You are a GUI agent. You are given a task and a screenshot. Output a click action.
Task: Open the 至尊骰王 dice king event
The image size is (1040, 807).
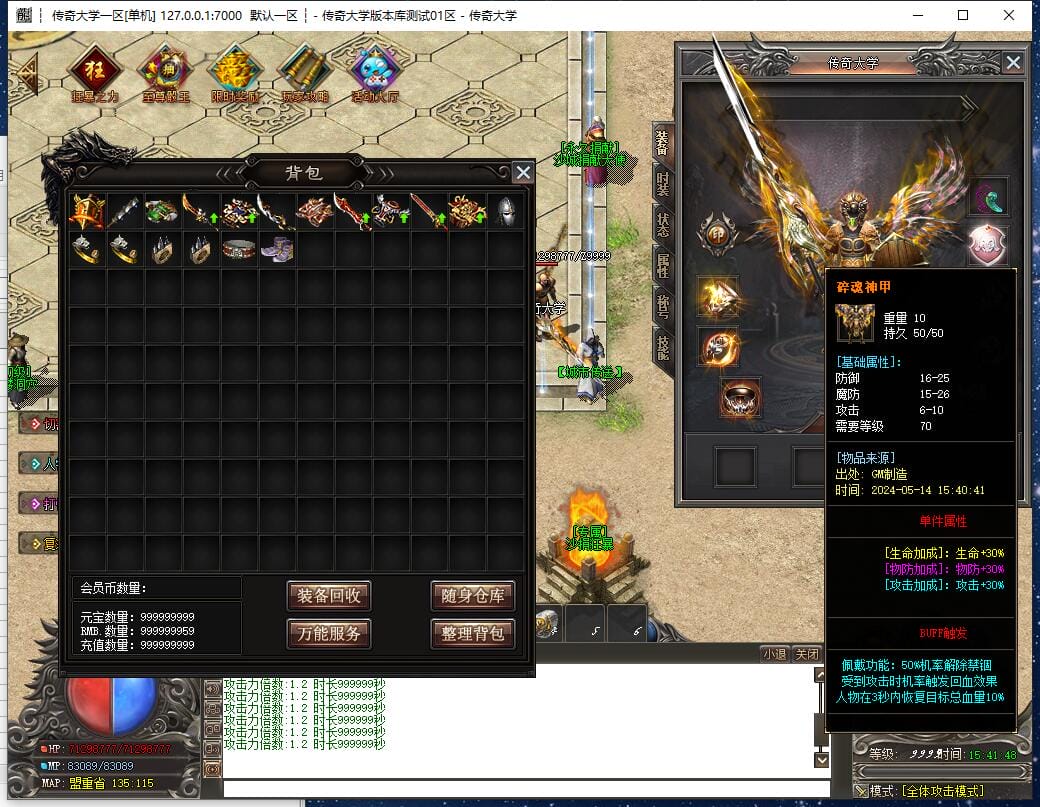coord(165,72)
